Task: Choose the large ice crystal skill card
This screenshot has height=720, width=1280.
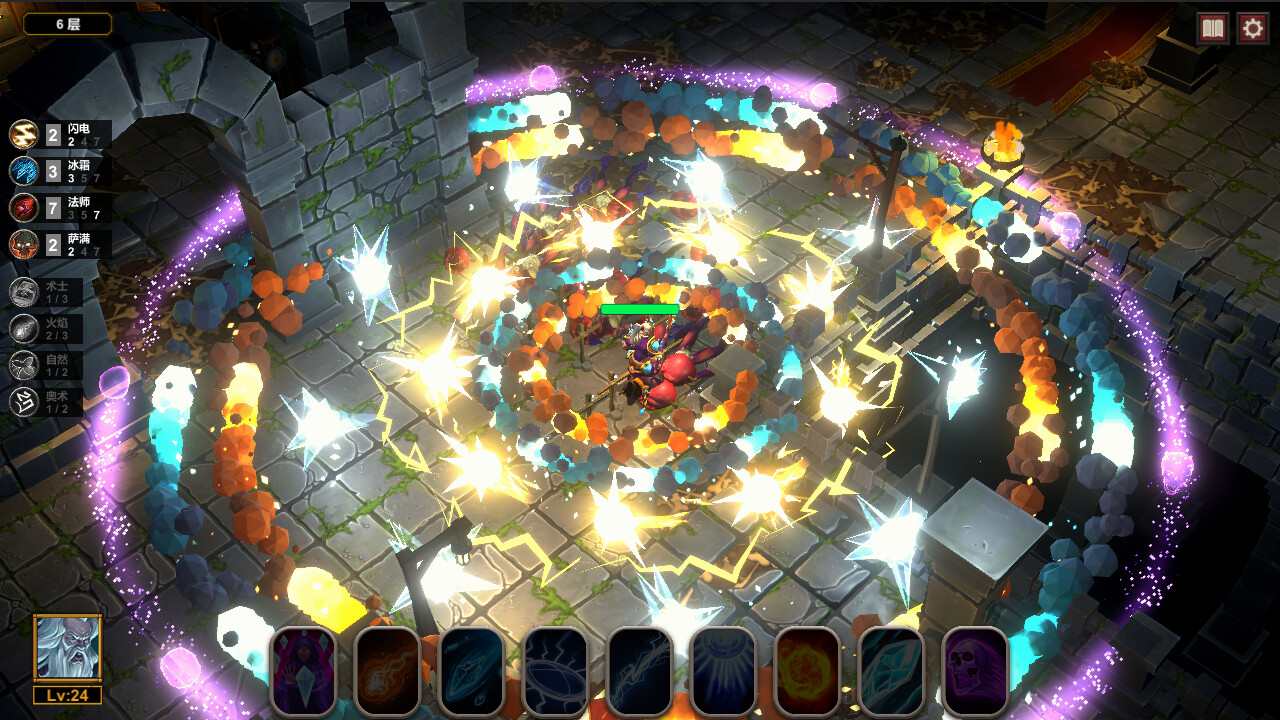Action: tap(891, 671)
